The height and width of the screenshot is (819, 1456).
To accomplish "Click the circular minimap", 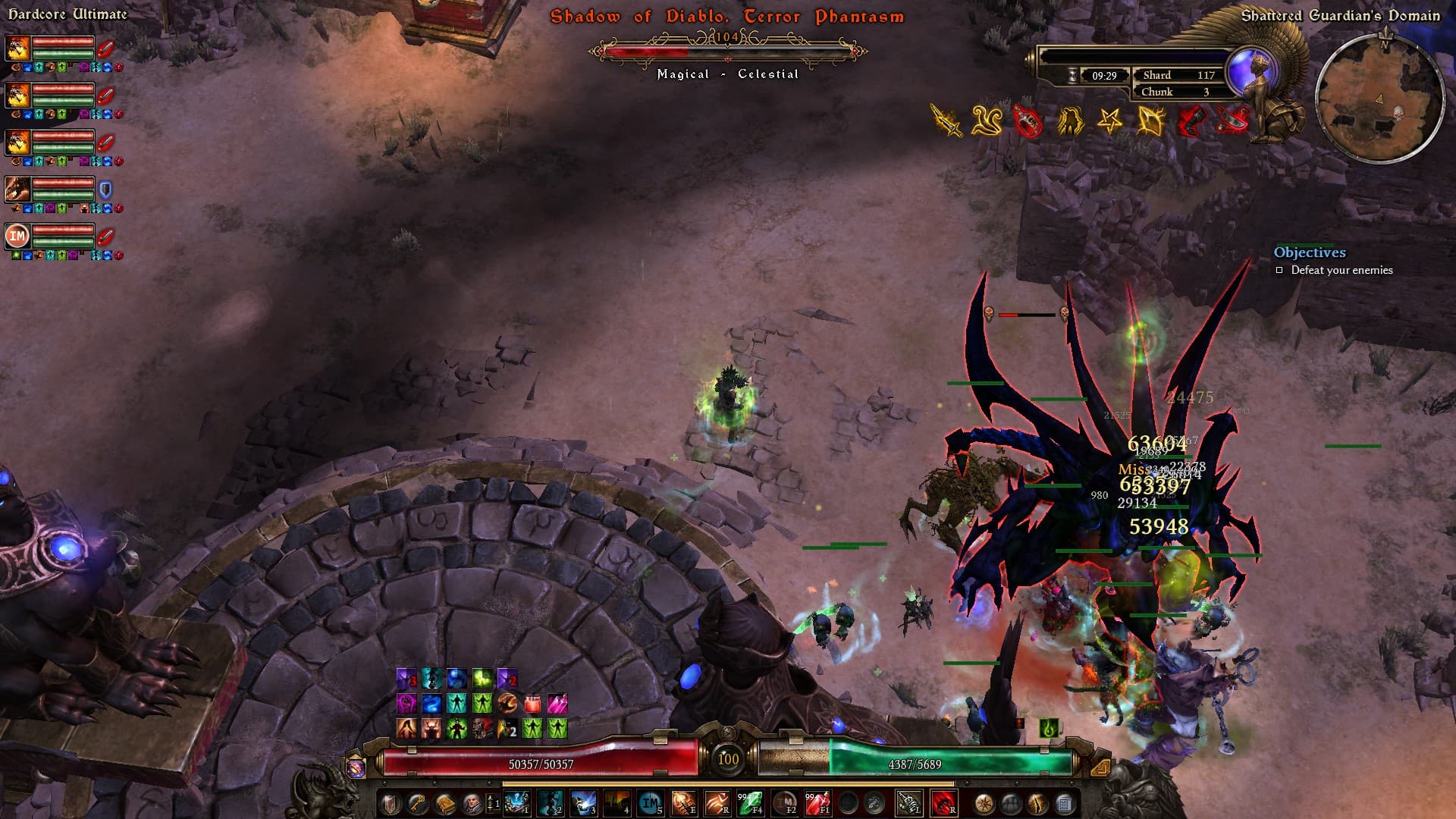I will click(1379, 99).
